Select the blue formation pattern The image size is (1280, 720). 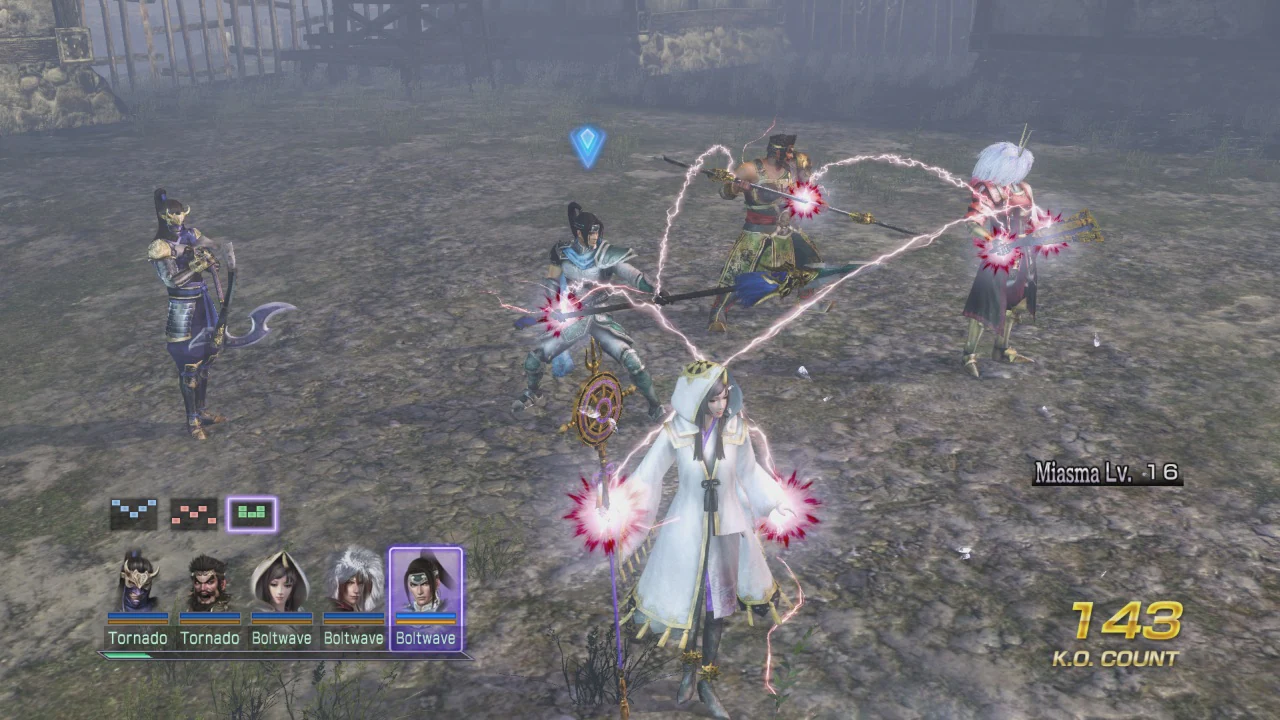pyautogui.click(x=132, y=513)
